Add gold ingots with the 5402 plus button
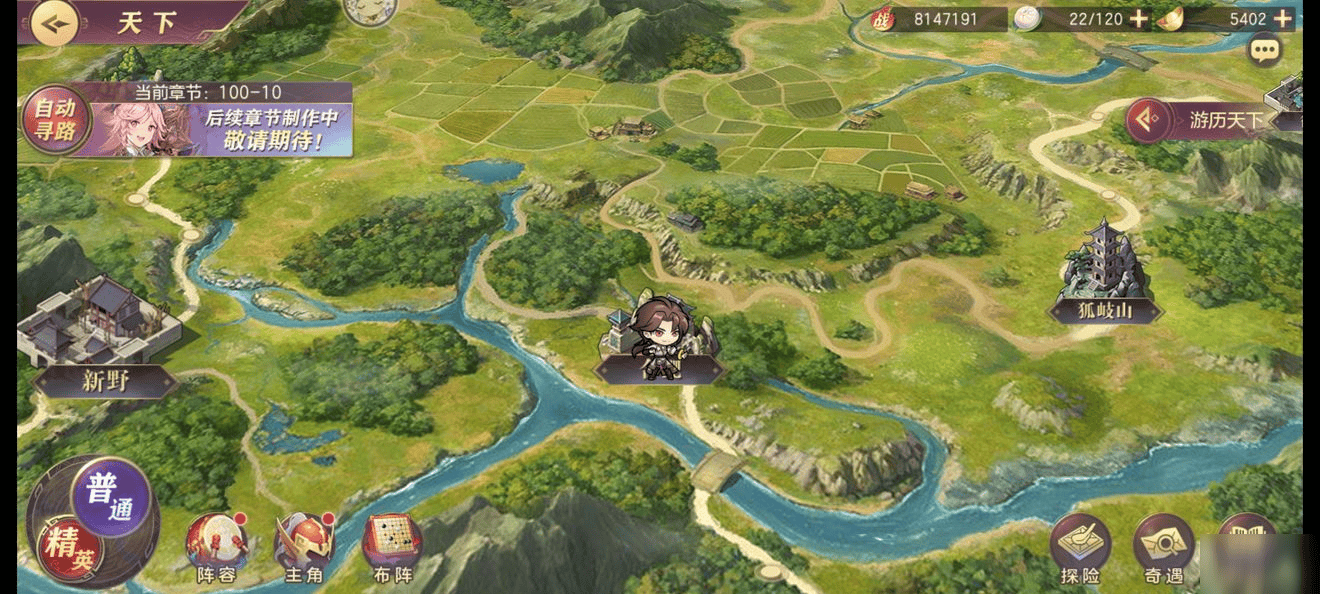The width and height of the screenshot is (1320, 594). coord(1283,19)
